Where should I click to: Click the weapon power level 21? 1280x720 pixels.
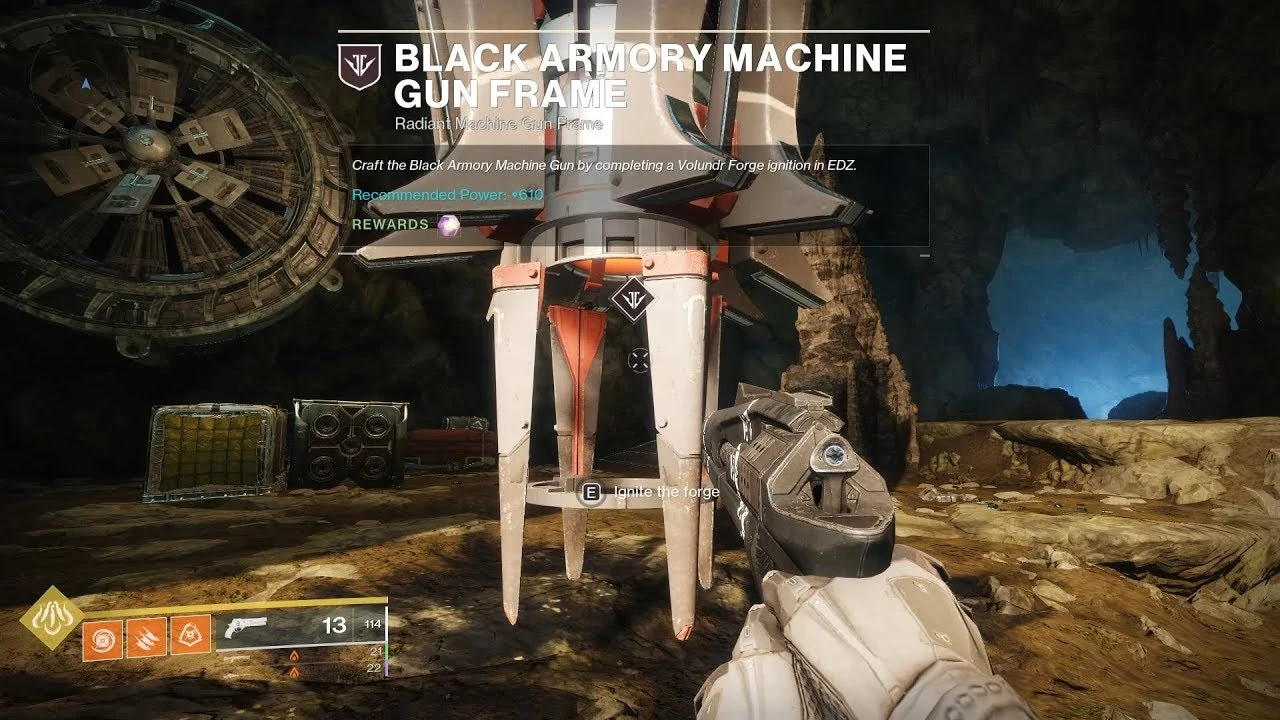tap(377, 651)
